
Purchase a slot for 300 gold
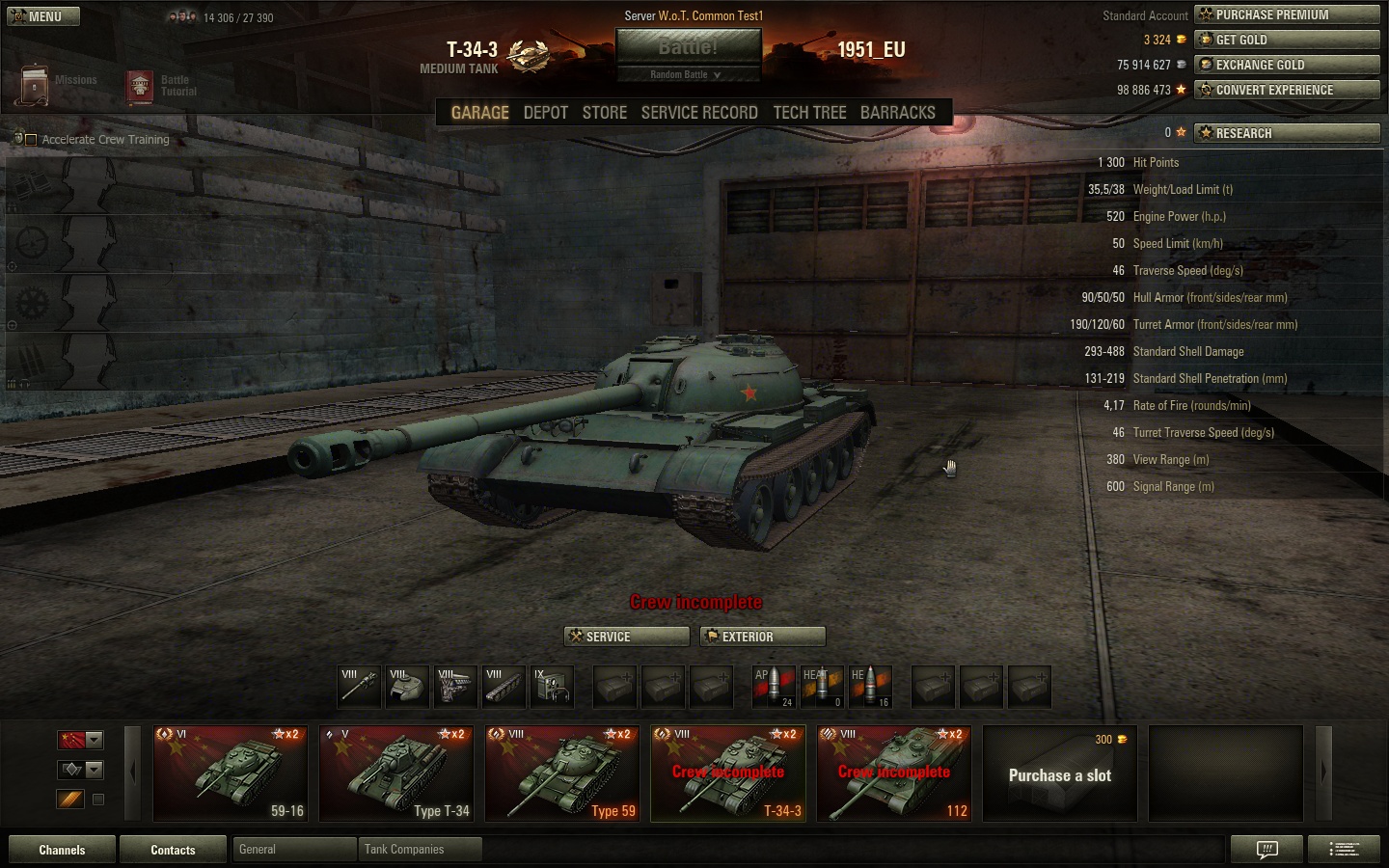pyautogui.click(x=1059, y=773)
